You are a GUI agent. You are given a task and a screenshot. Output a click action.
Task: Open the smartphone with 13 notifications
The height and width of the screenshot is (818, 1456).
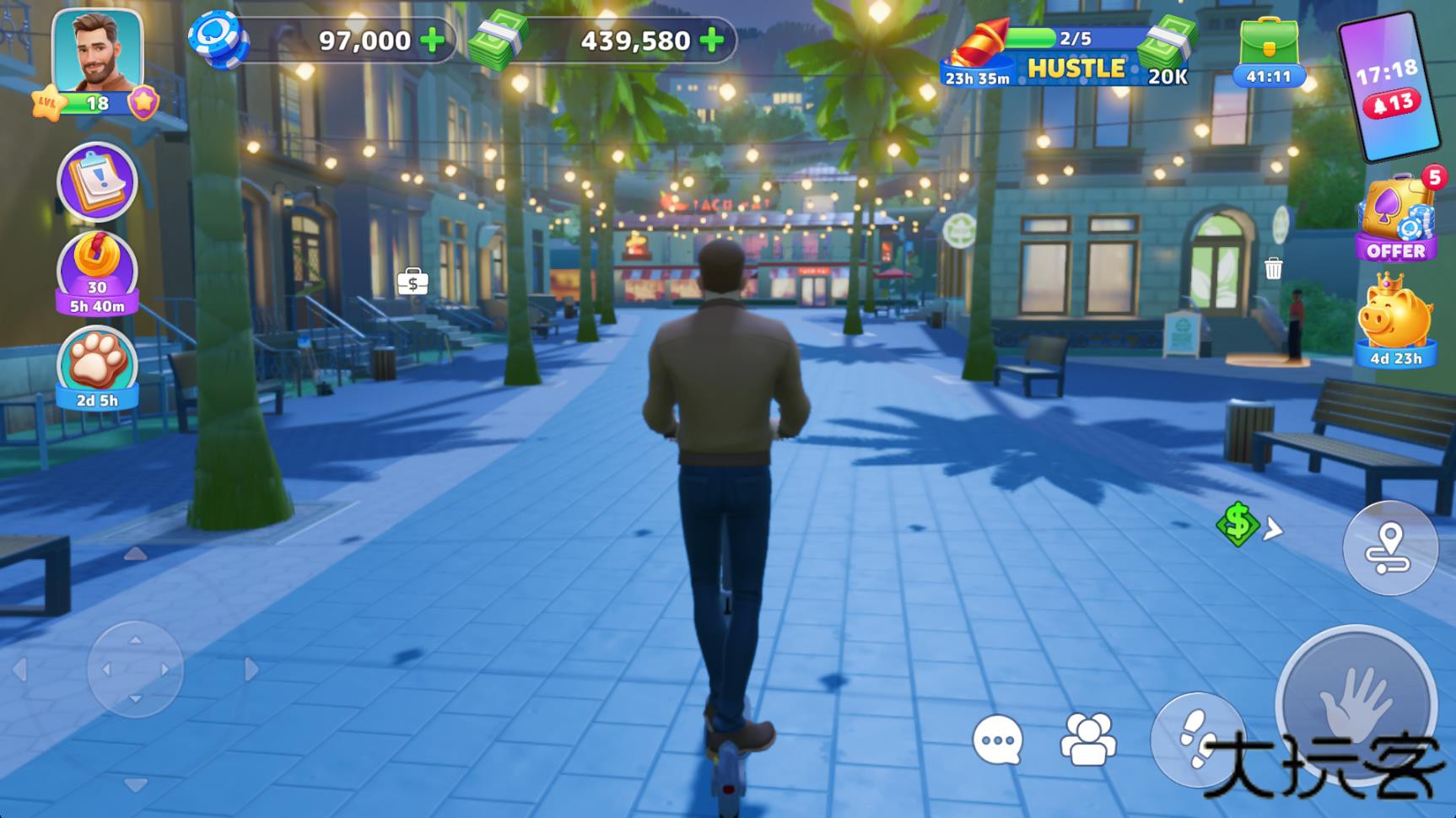coord(1388,86)
